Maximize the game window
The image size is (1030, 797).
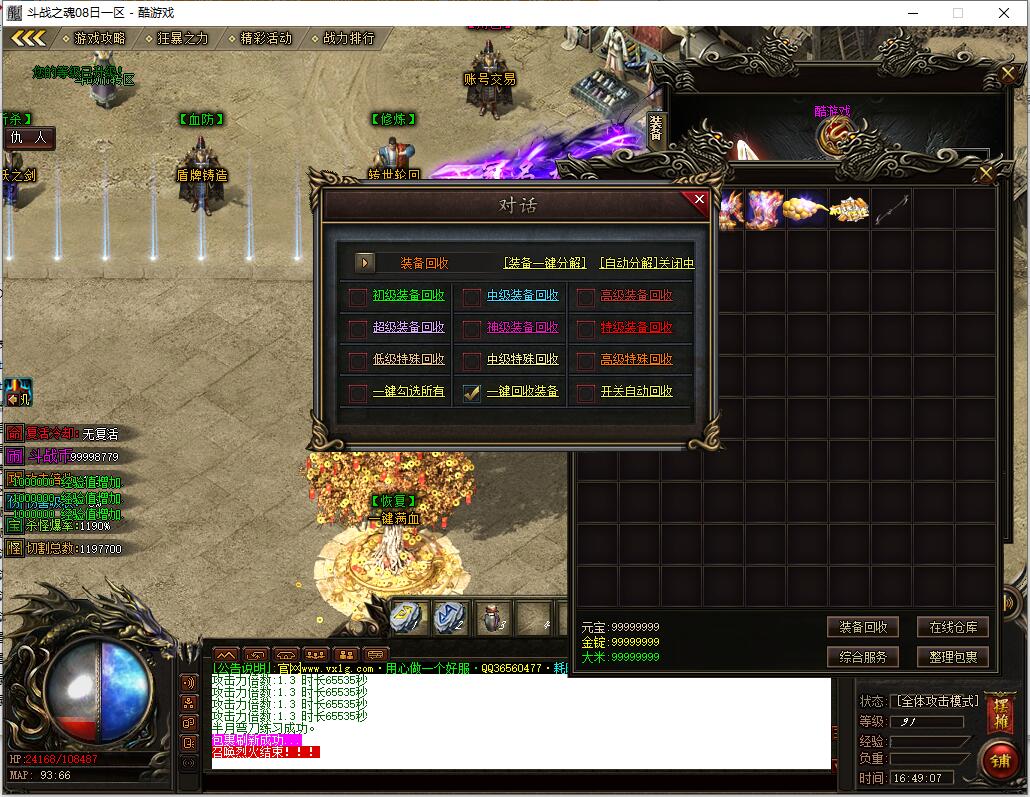tap(957, 13)
